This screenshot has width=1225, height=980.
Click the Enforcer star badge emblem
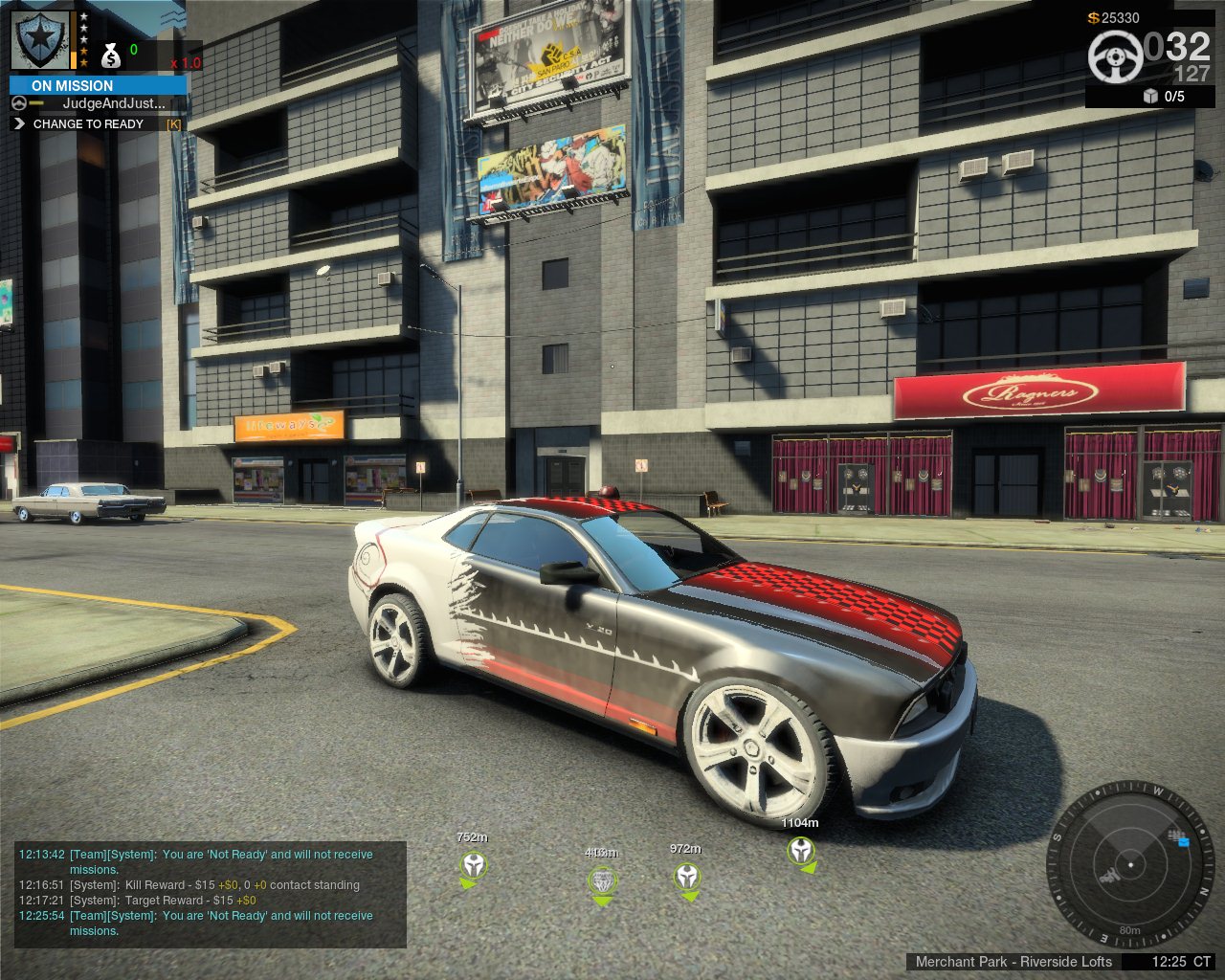point(40,39)
